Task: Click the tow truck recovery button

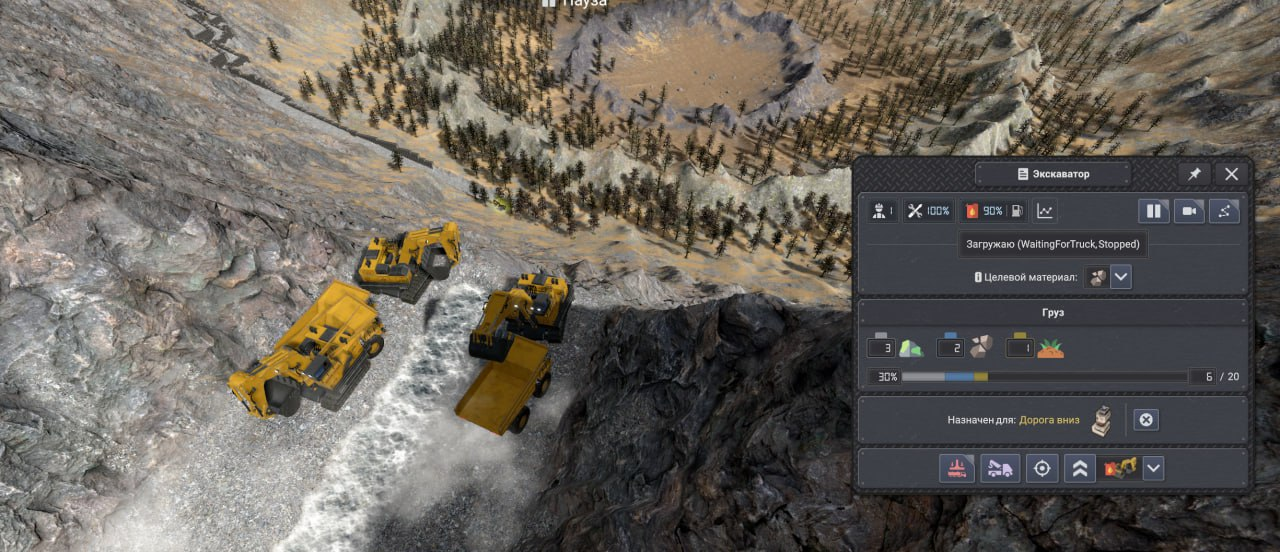Action: click(x=1000, y=468)
